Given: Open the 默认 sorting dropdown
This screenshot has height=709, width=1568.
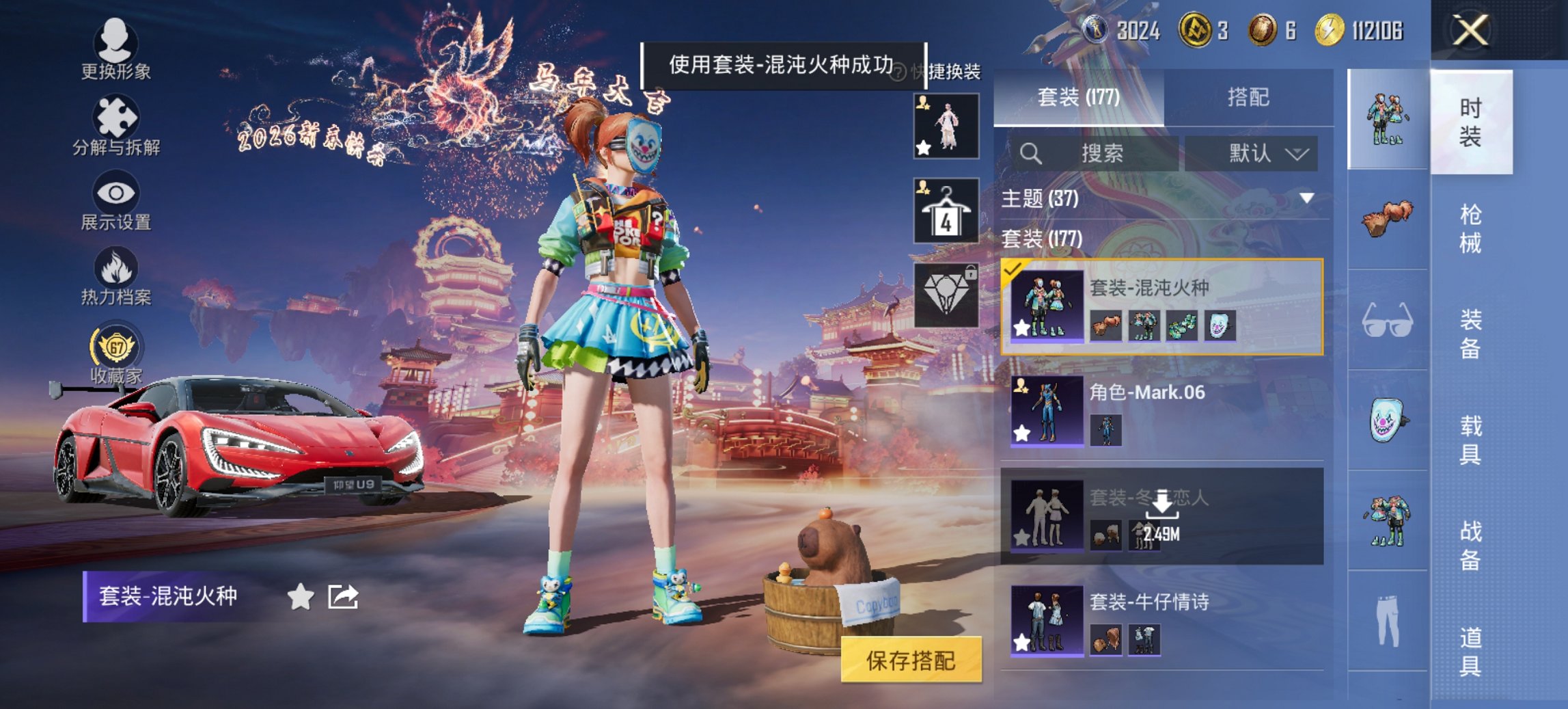Looking at the screenshot, I should 1256,153.
